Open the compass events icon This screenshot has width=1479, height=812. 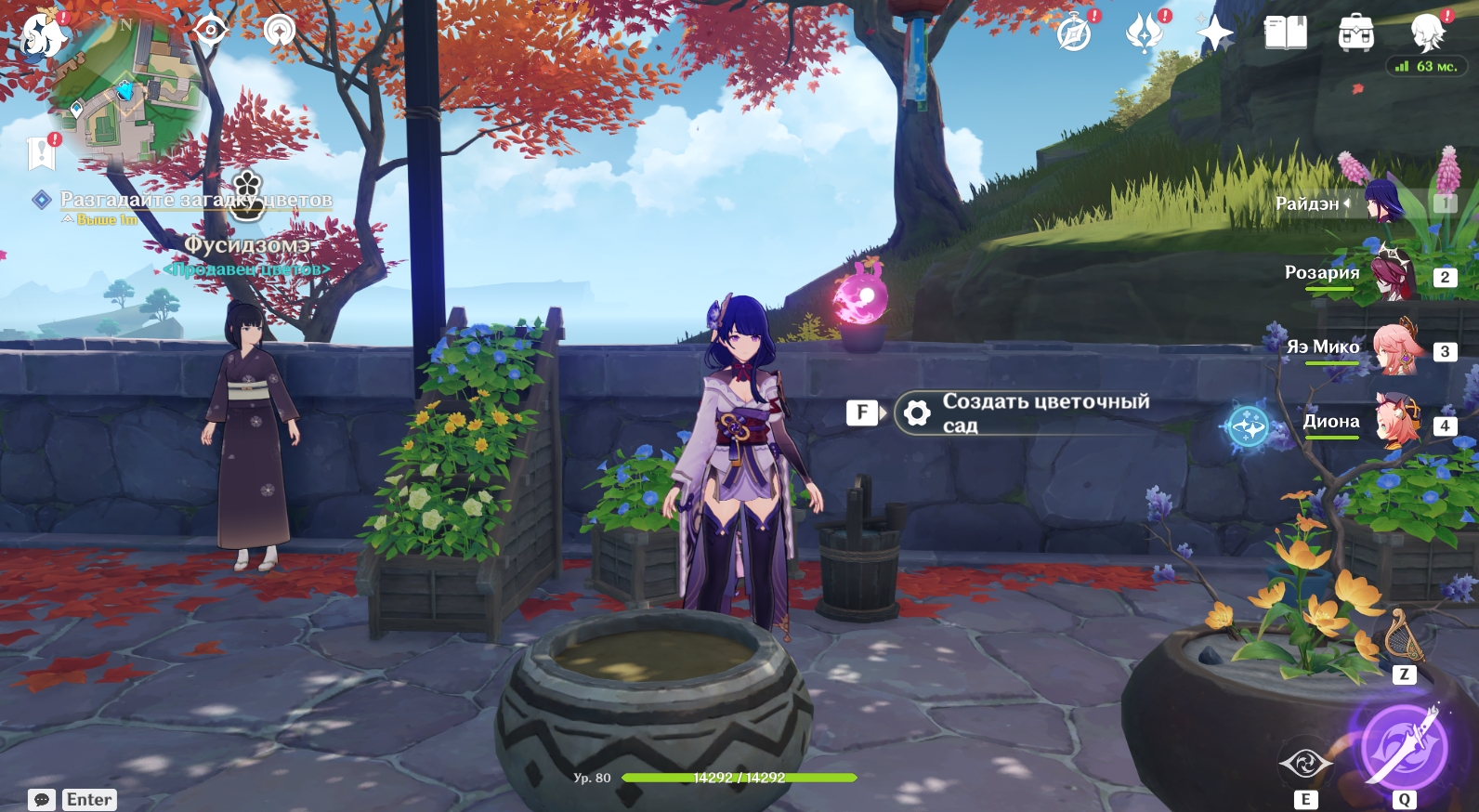pos(1075,33)
